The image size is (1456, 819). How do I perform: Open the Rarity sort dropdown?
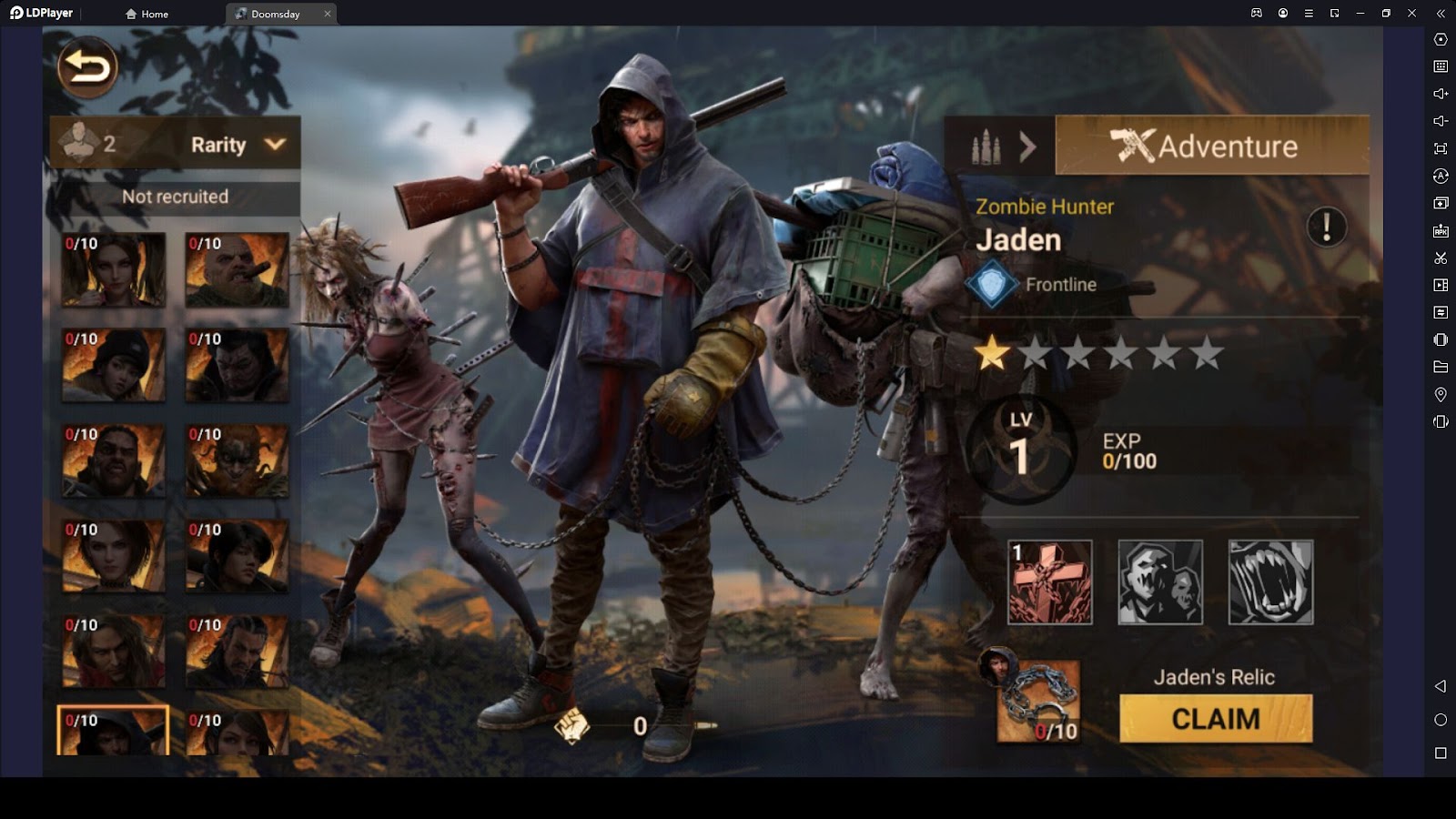coord(238,145)
